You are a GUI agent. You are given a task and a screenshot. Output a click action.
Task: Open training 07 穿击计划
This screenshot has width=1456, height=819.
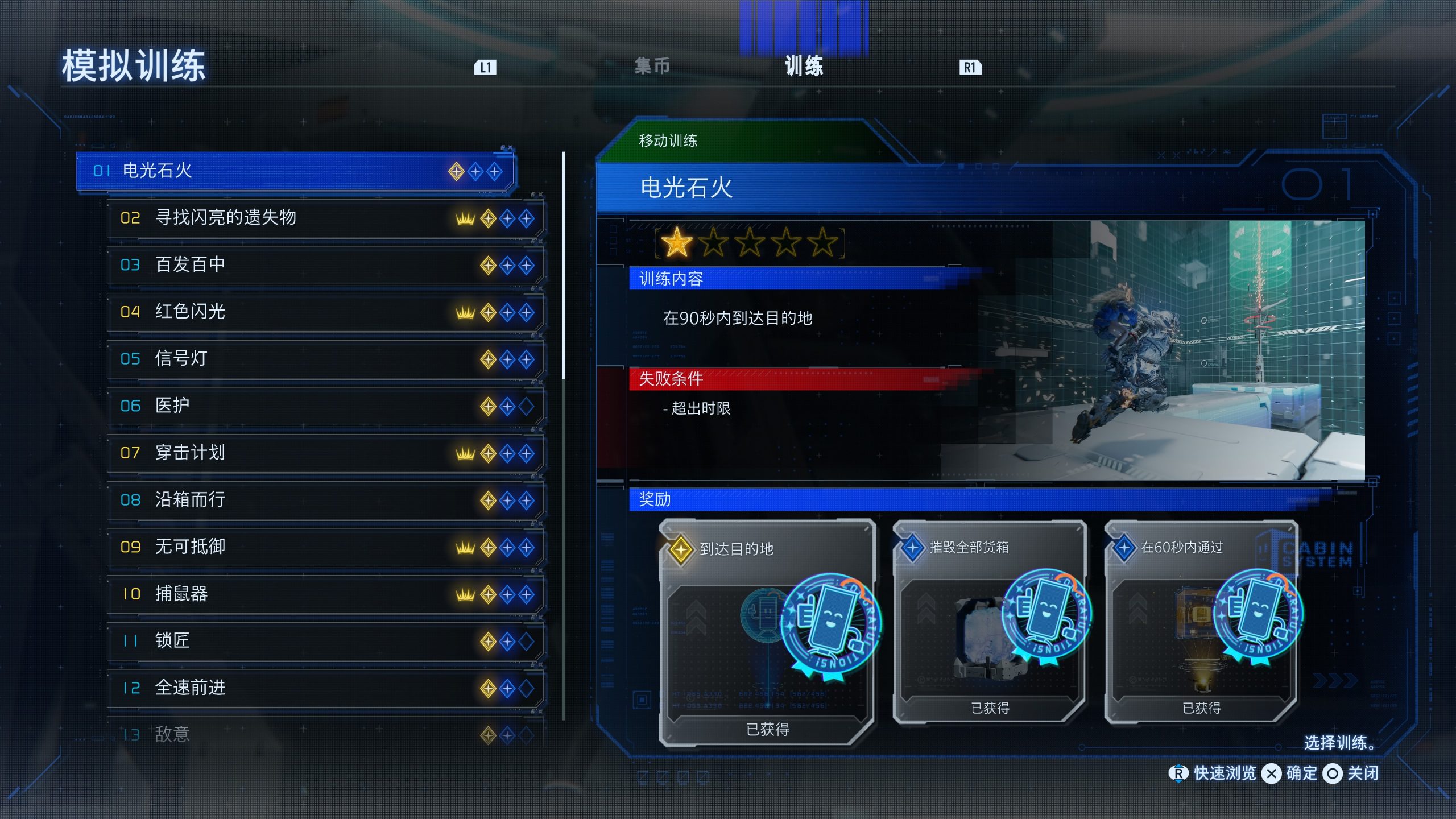(x=324, y=453)
